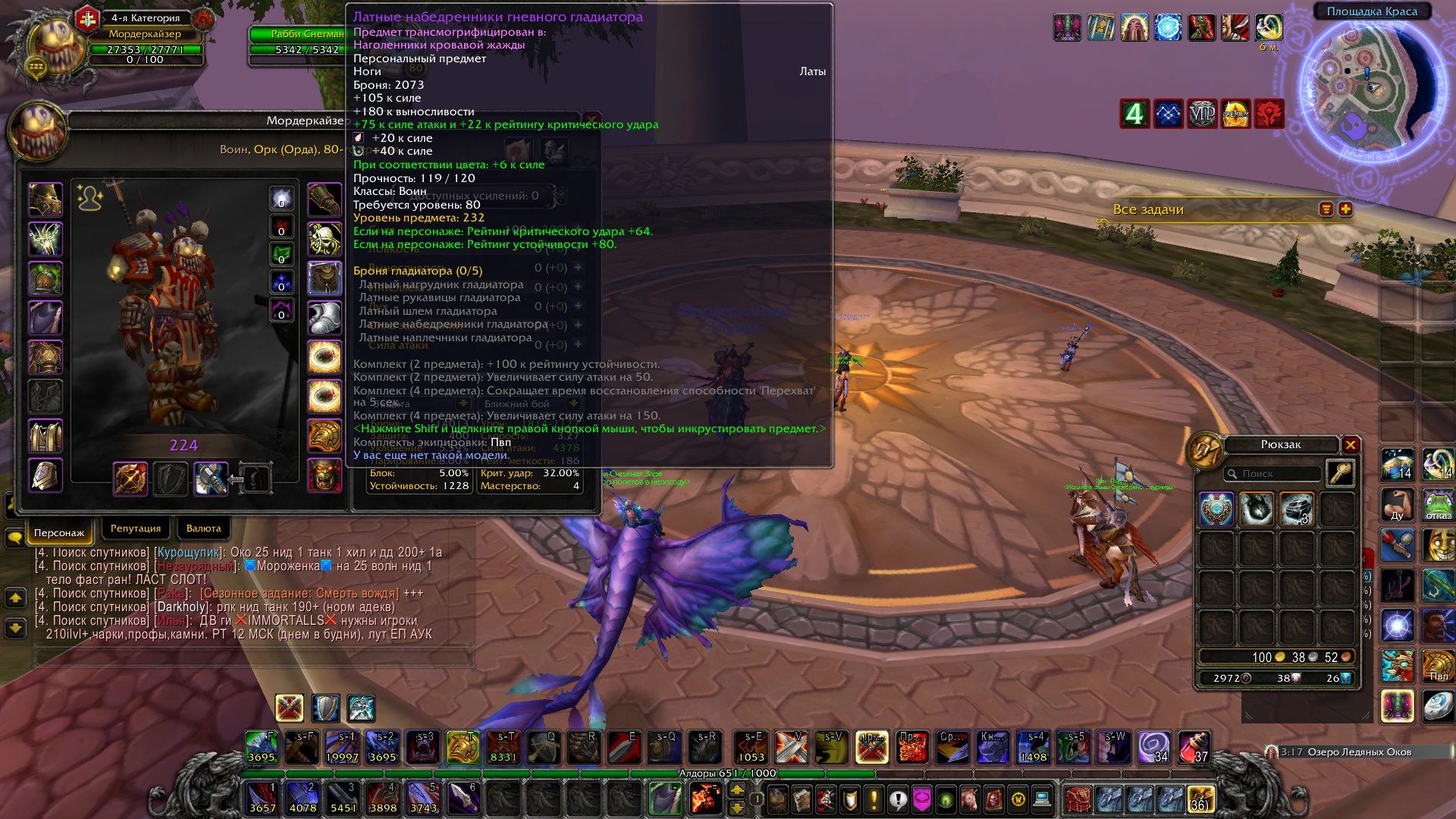Open the VIP icon beside the minimap
The width and height of the screenshot is (1456, 819).
pos(1201,114)
